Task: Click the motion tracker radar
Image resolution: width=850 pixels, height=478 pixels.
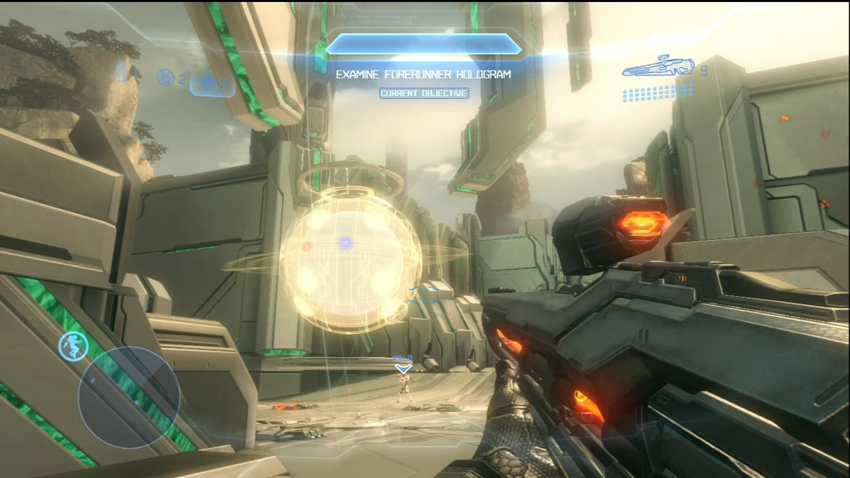Action: 129,397
